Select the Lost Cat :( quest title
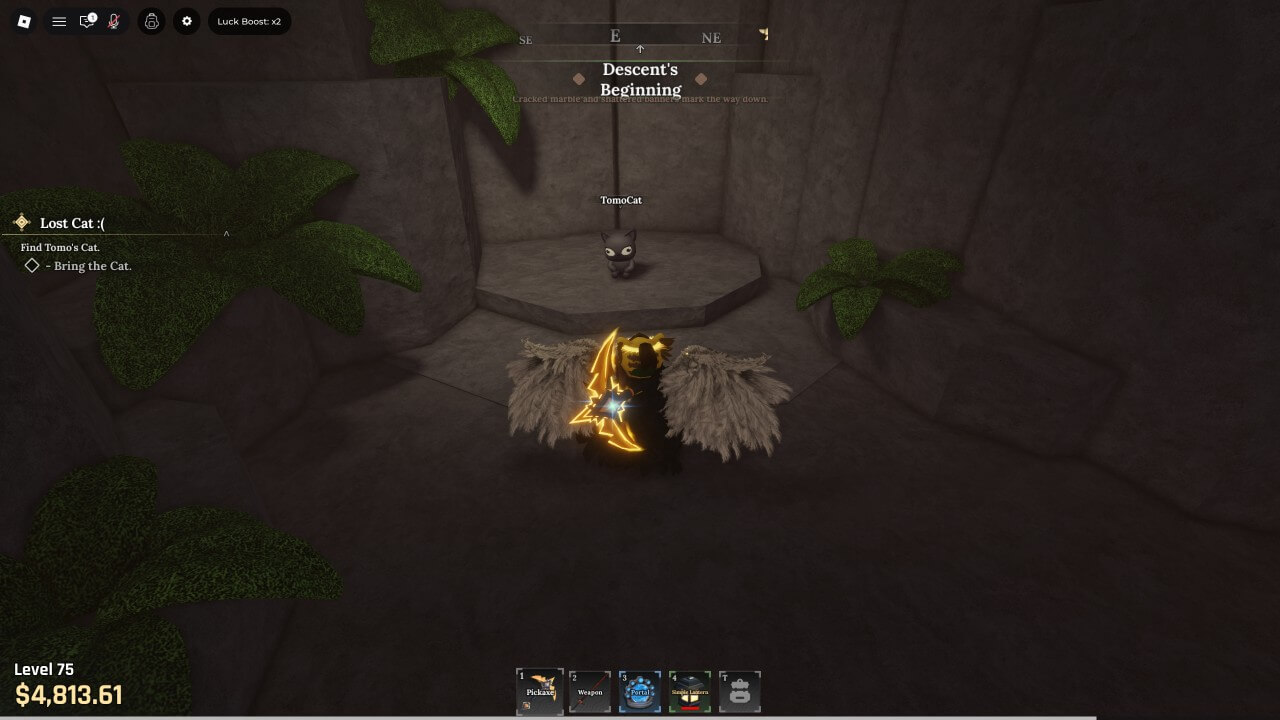Viewport: 1280px width, 720px height. point(72,223)
